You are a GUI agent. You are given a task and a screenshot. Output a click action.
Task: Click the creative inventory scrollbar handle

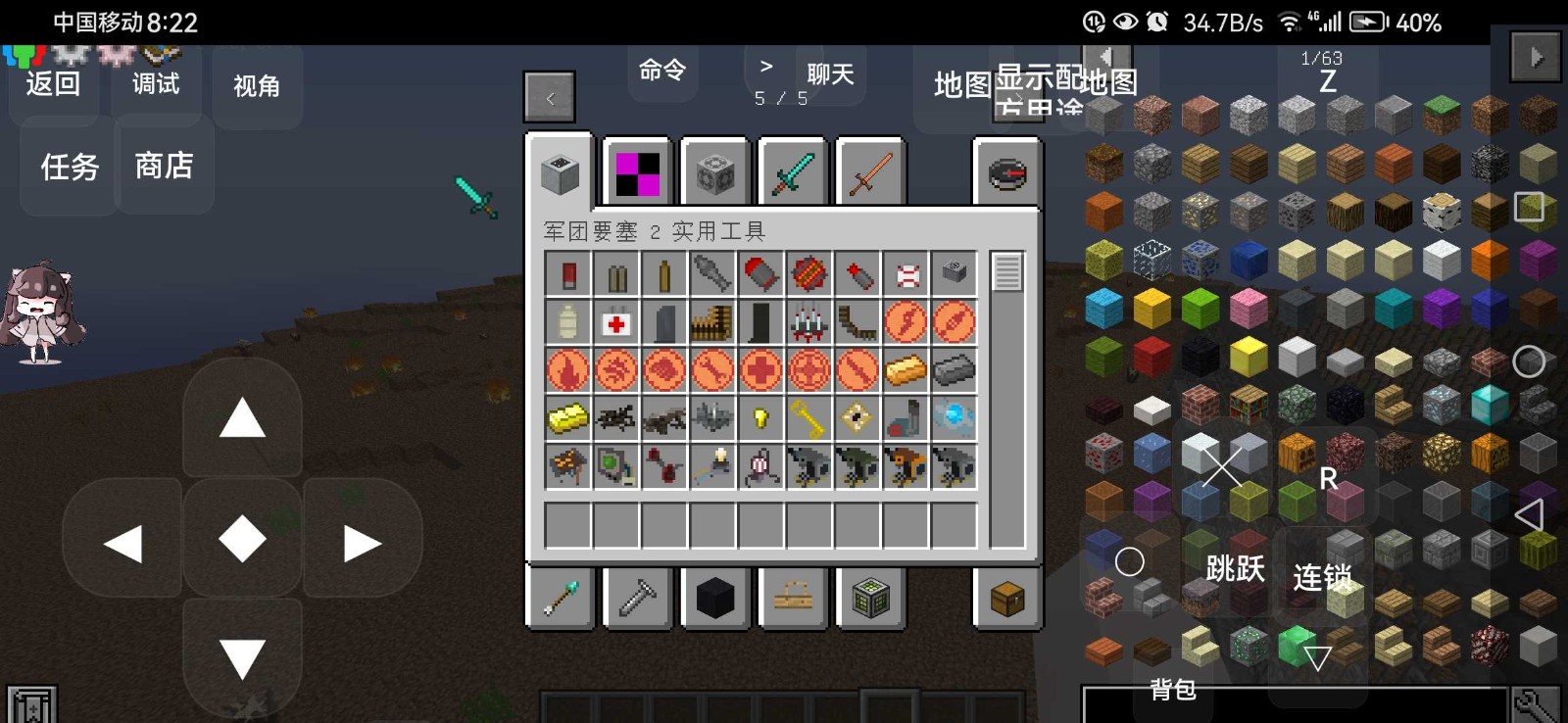[x=1006, y=272]
